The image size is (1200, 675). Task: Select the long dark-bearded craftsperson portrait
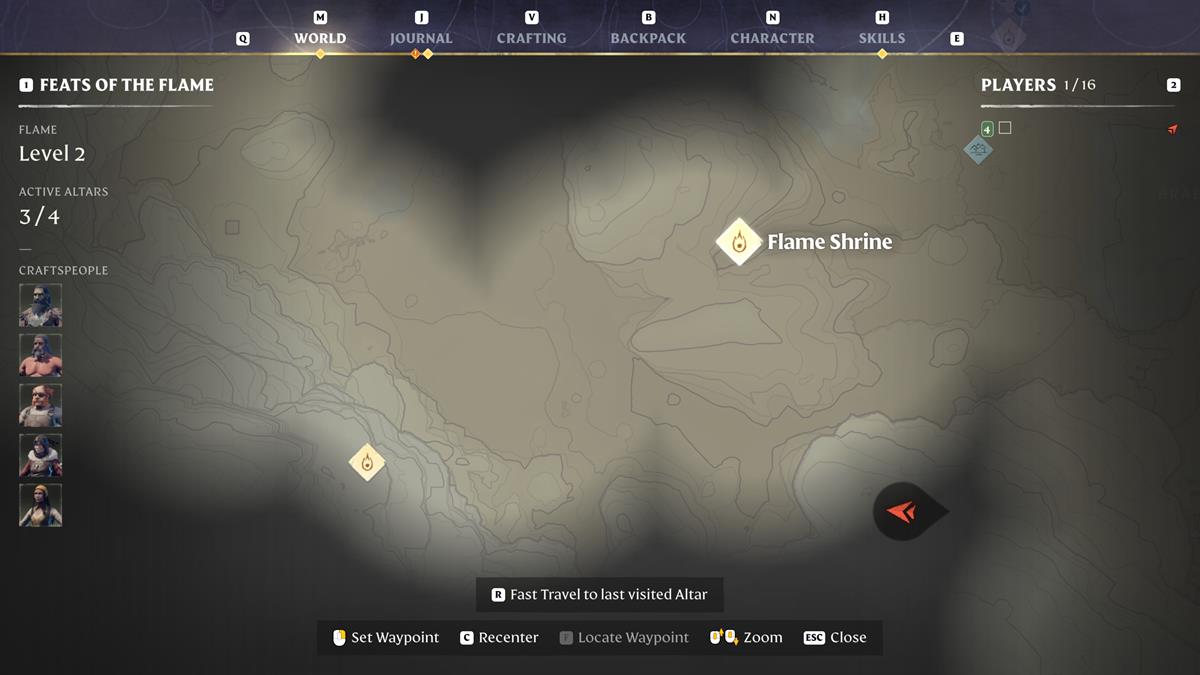40,305
